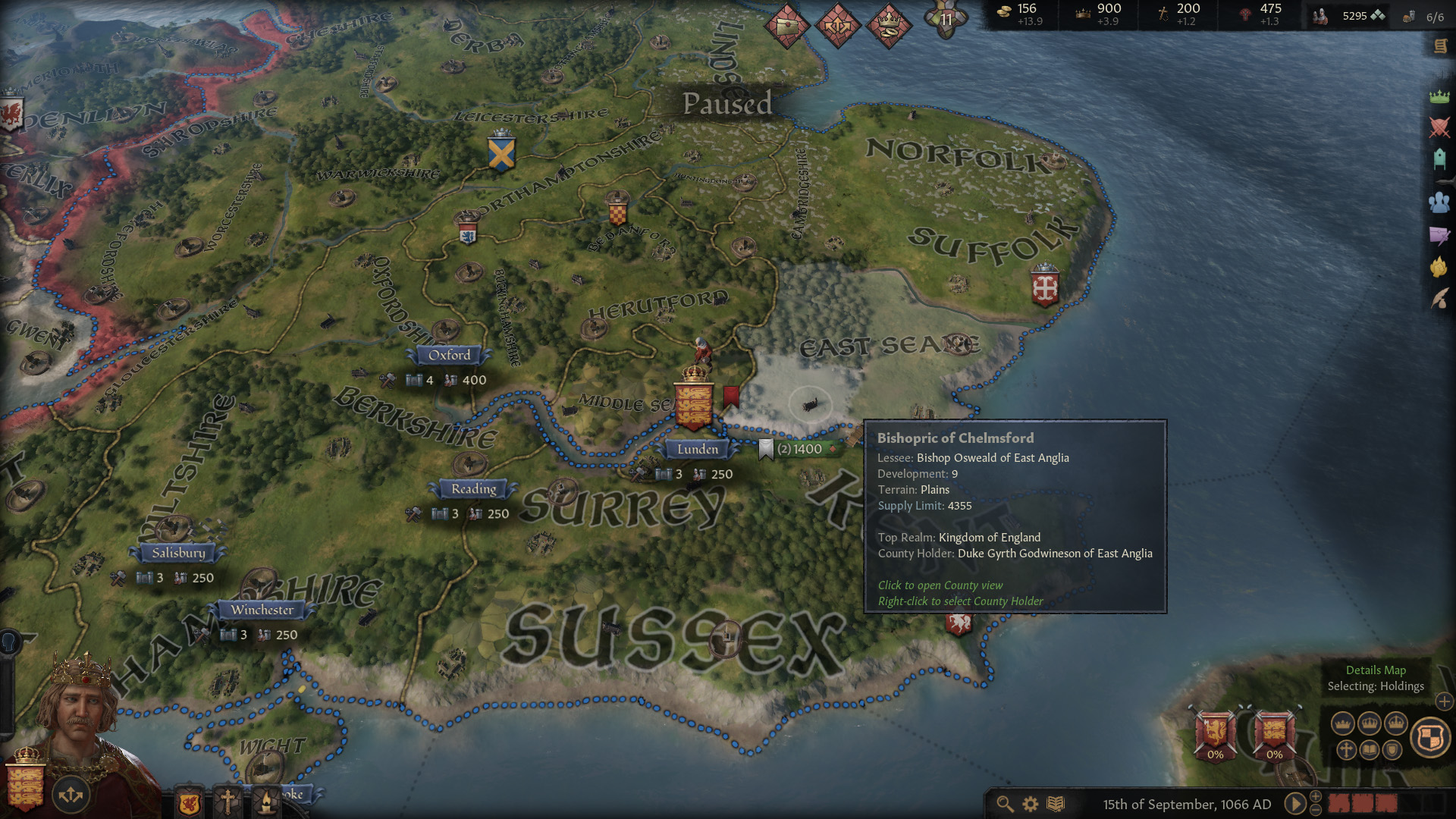This screenshot has height=819, width=1456.
Task: Switch to the Kingdoms map mode crown
Action: [x=1370, y=723]
